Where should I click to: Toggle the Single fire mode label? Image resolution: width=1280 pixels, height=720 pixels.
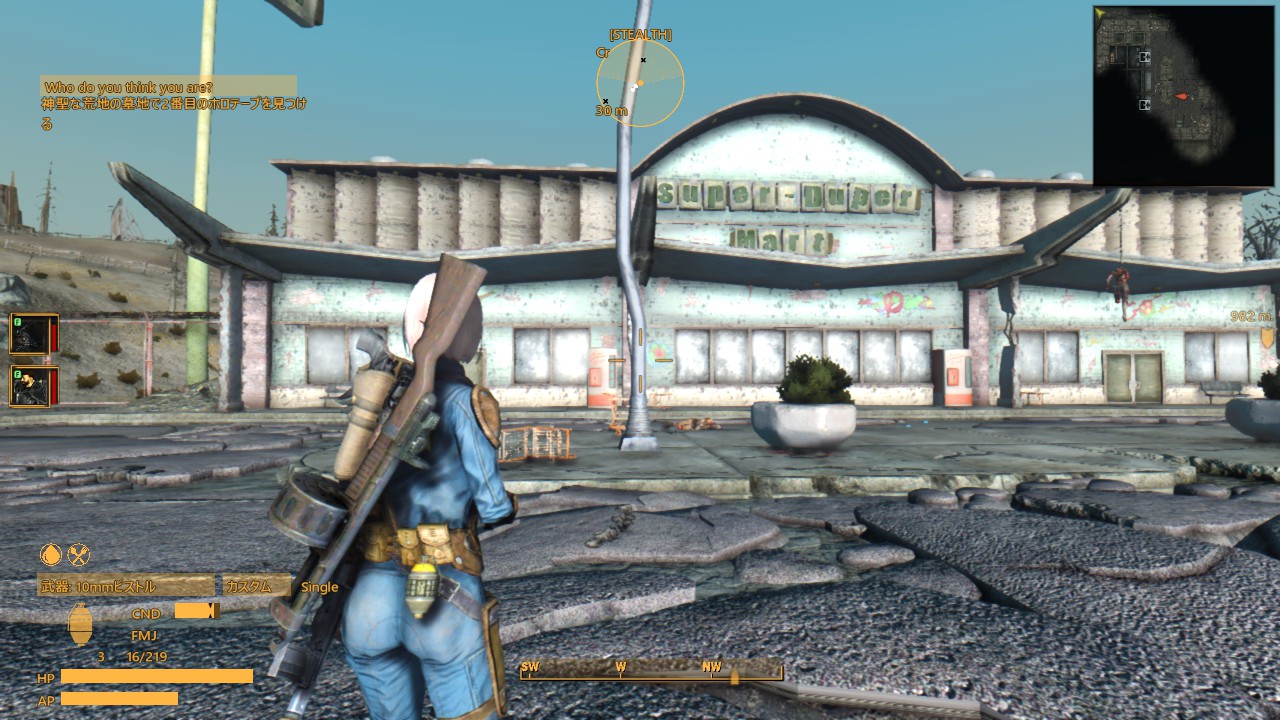click(x=320, y=587)
